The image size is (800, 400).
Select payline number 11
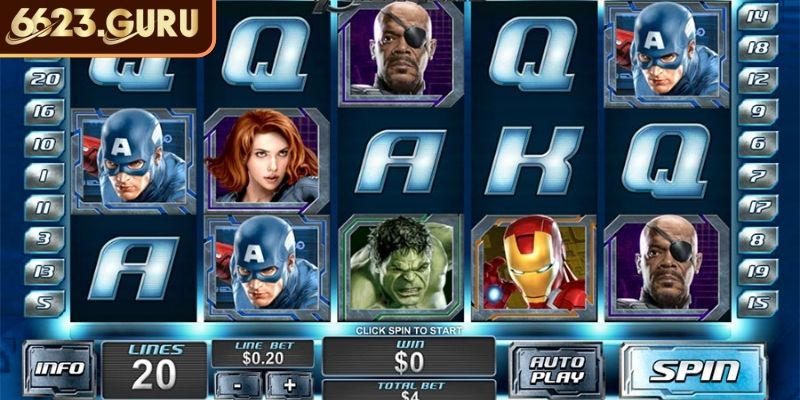click(44, 207)
